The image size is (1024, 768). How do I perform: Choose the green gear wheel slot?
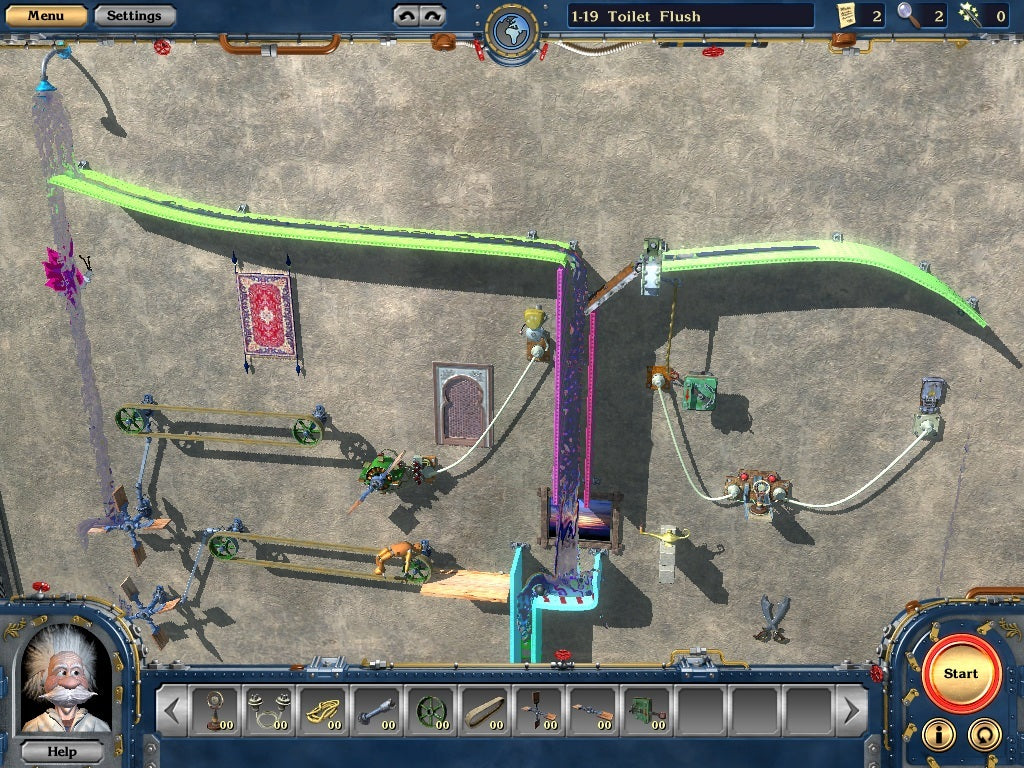point(430,711)
